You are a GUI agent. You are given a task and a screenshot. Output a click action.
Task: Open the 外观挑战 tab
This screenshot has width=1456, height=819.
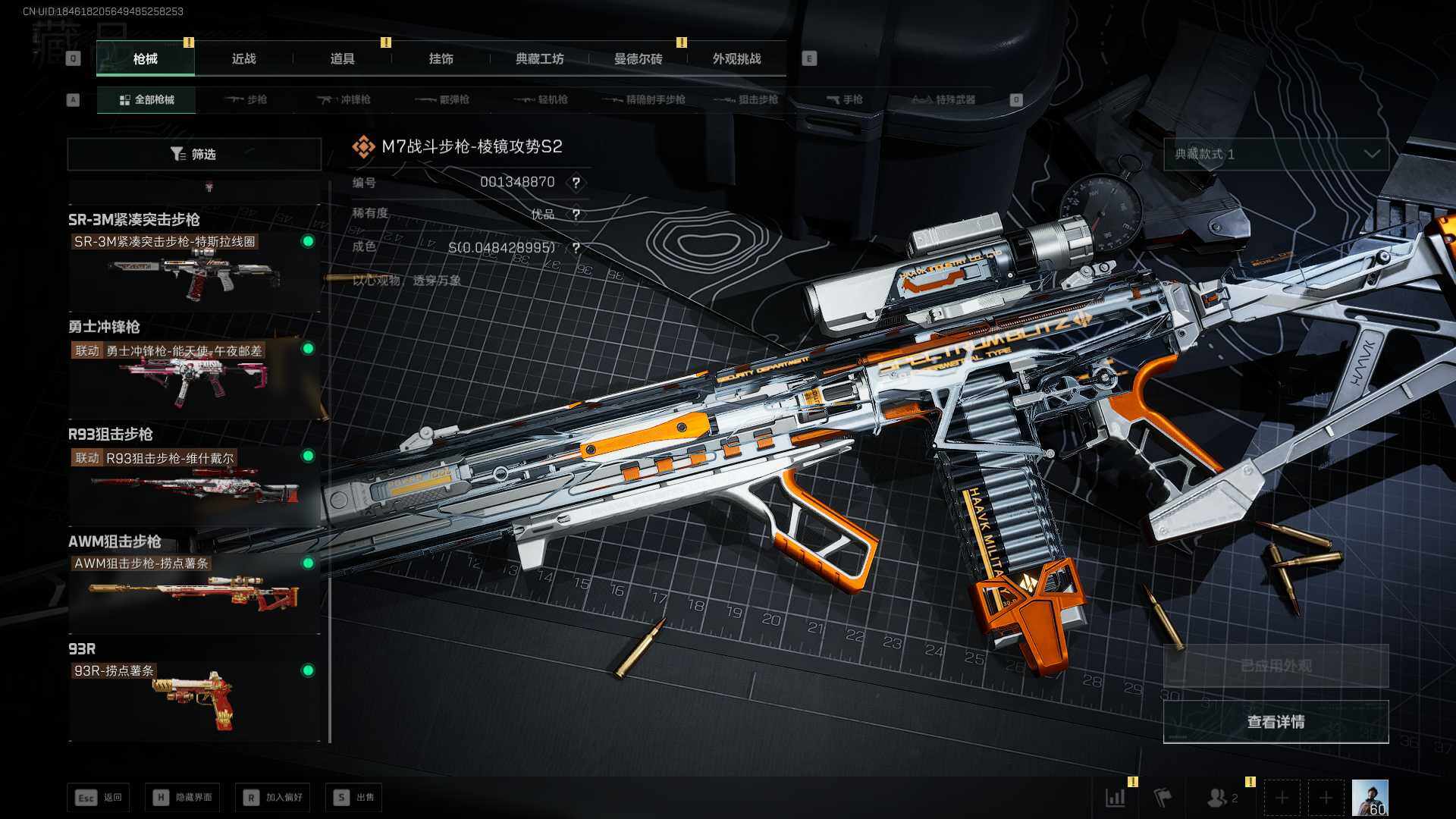point(736,58)
